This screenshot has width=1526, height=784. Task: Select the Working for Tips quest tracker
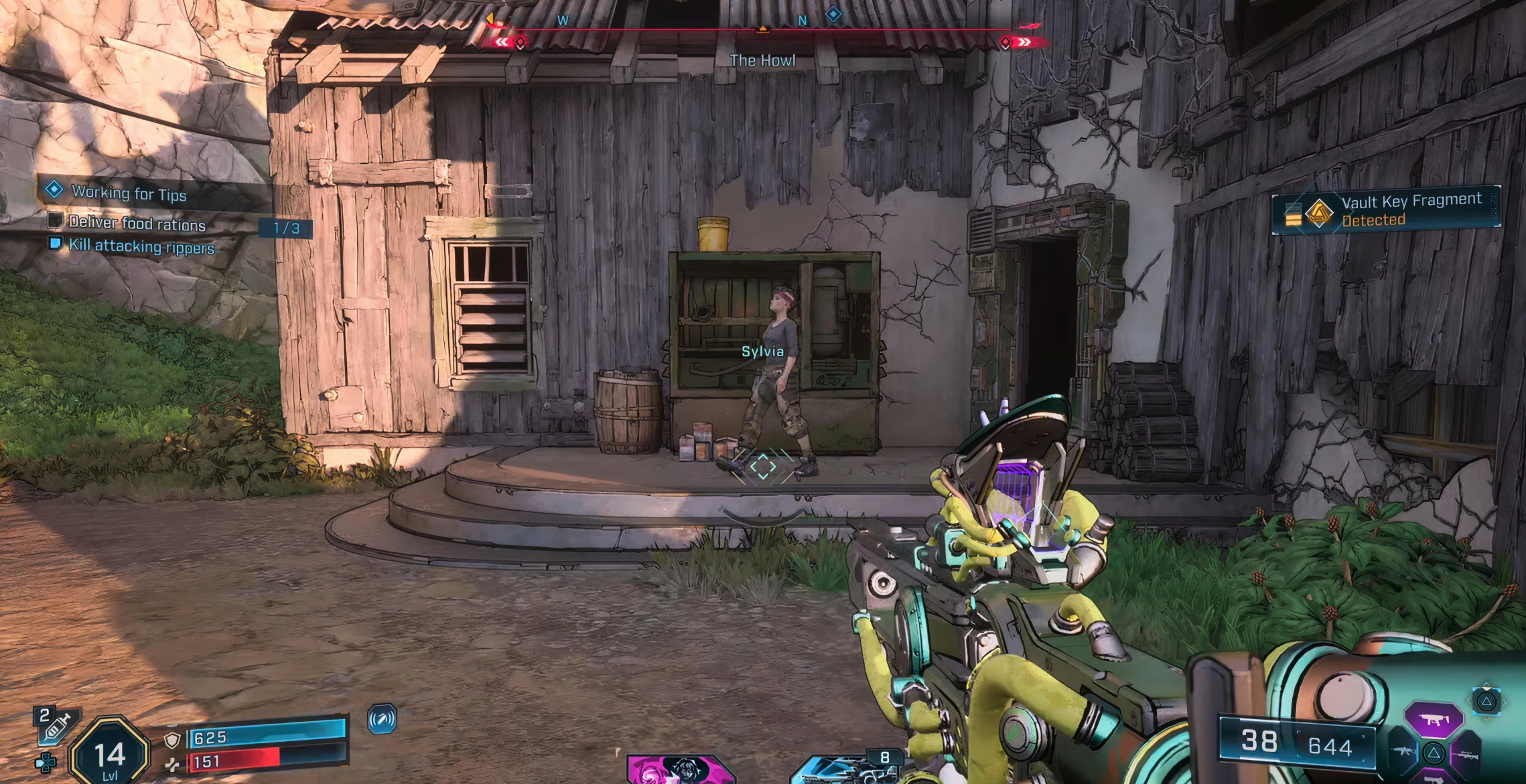[x=129, y=193]
